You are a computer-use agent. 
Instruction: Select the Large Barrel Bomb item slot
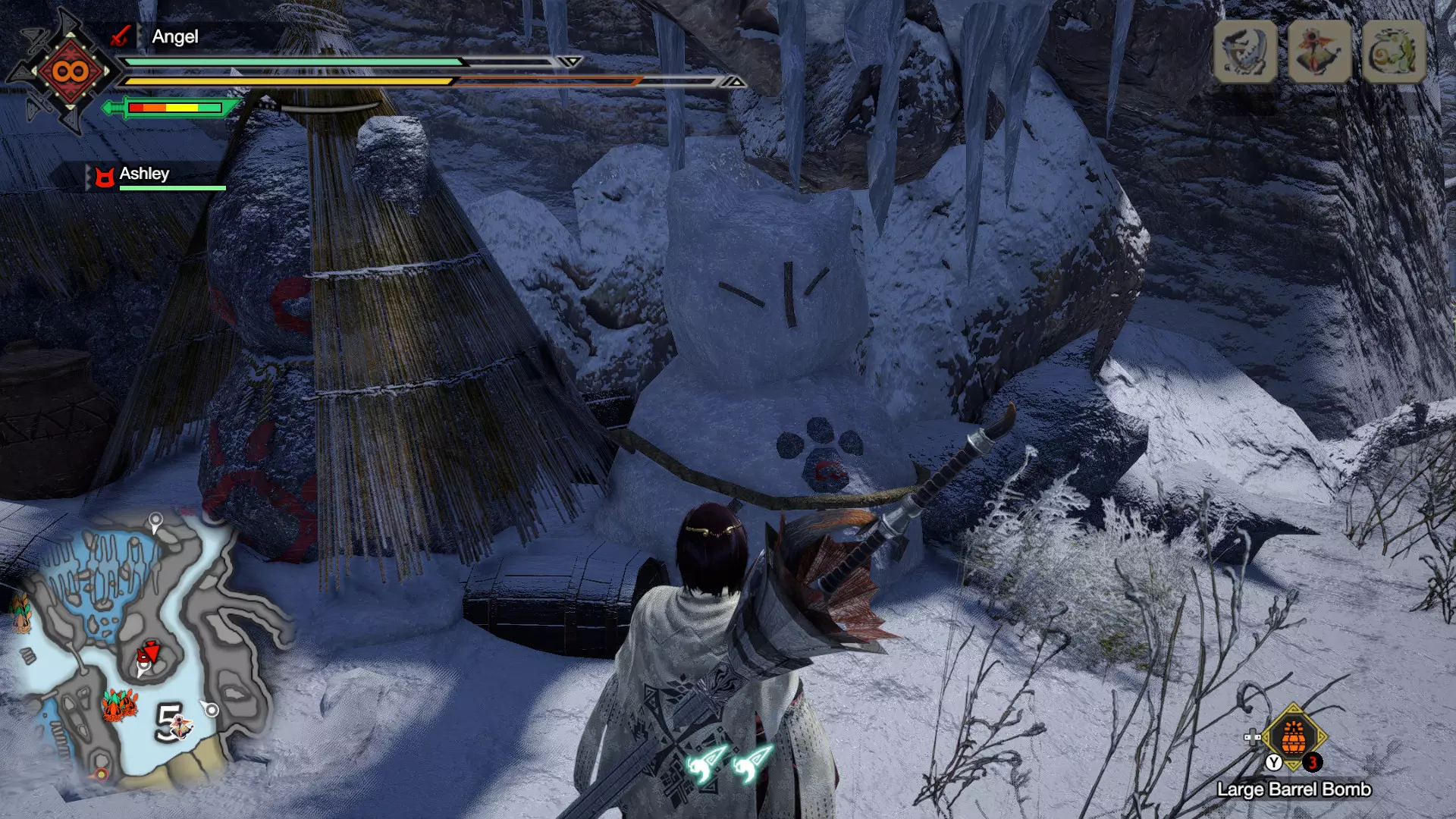point(1294,737)
